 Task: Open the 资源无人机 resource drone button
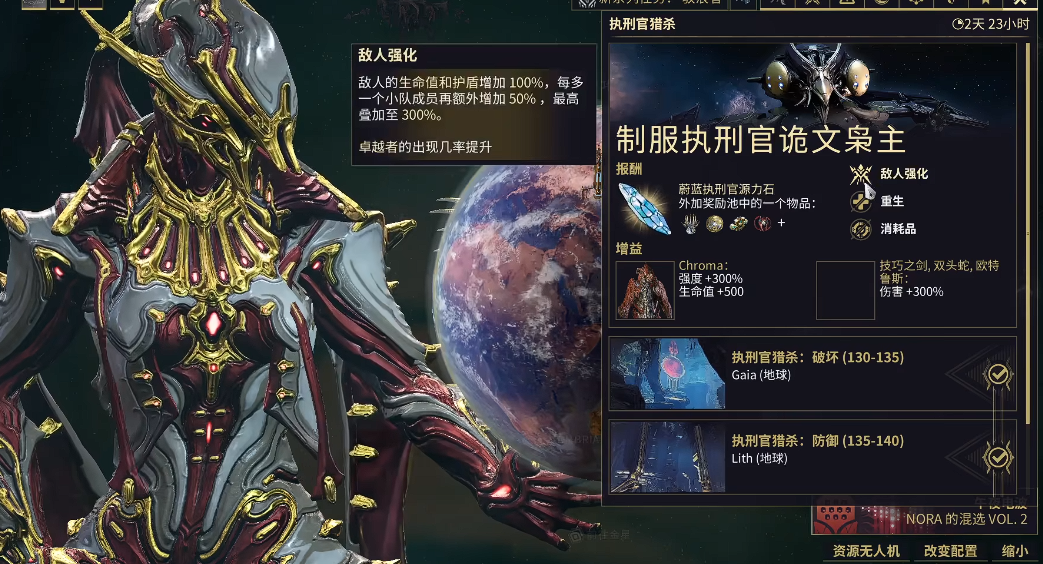point(867,551)
